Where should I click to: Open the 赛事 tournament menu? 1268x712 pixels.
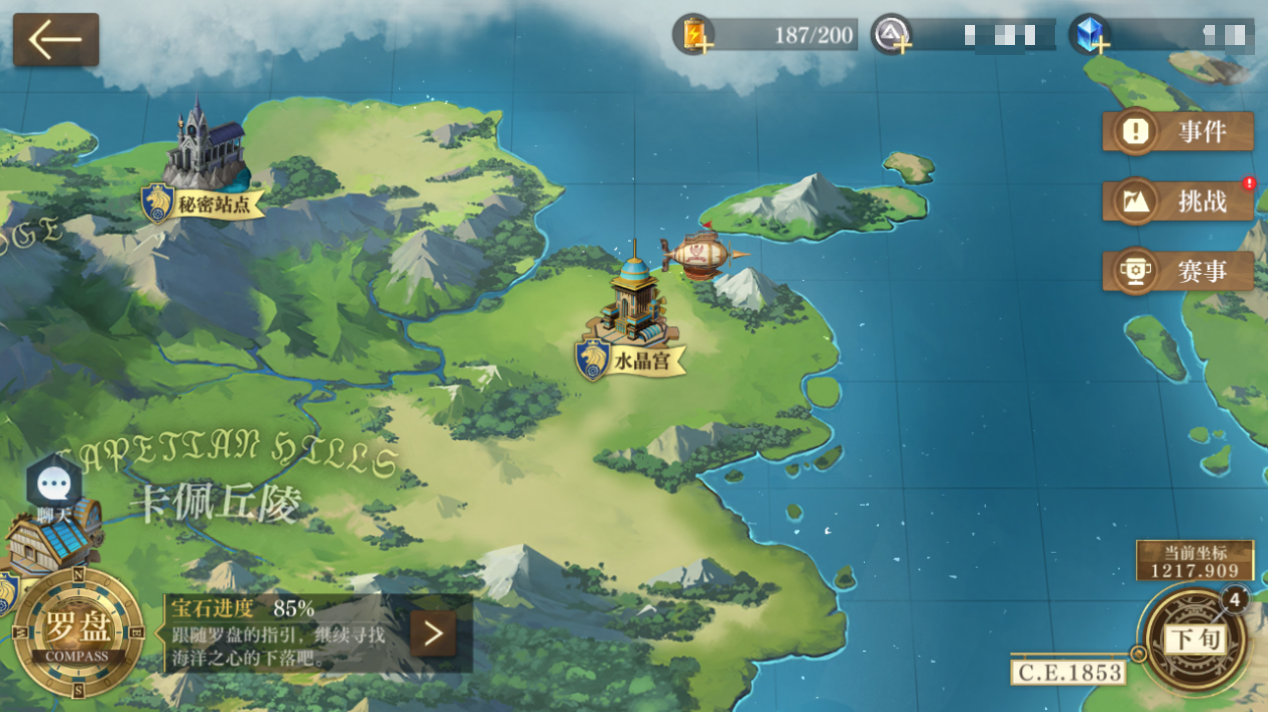click(1178, 271)
